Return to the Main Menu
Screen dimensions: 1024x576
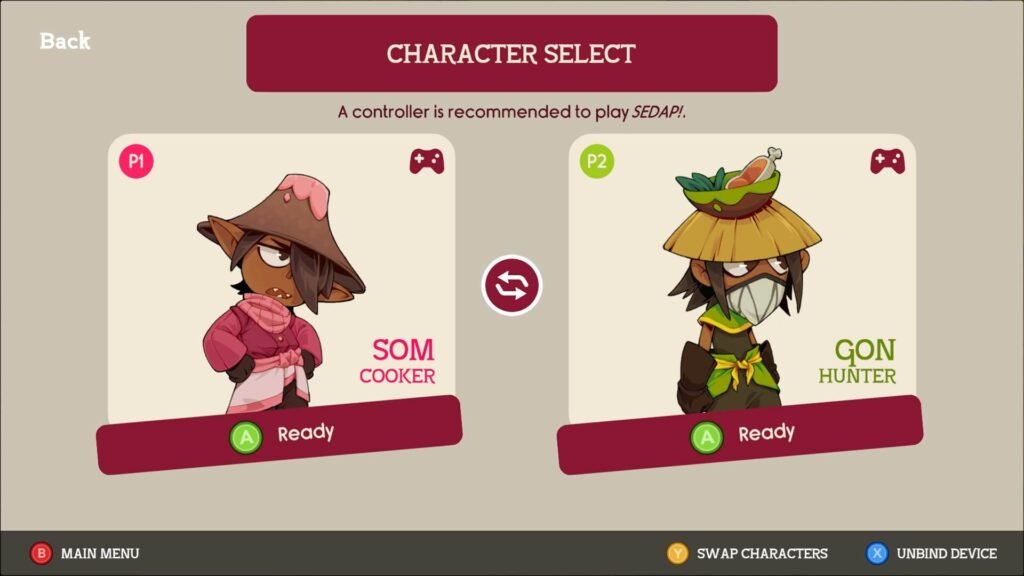point(86,553)
